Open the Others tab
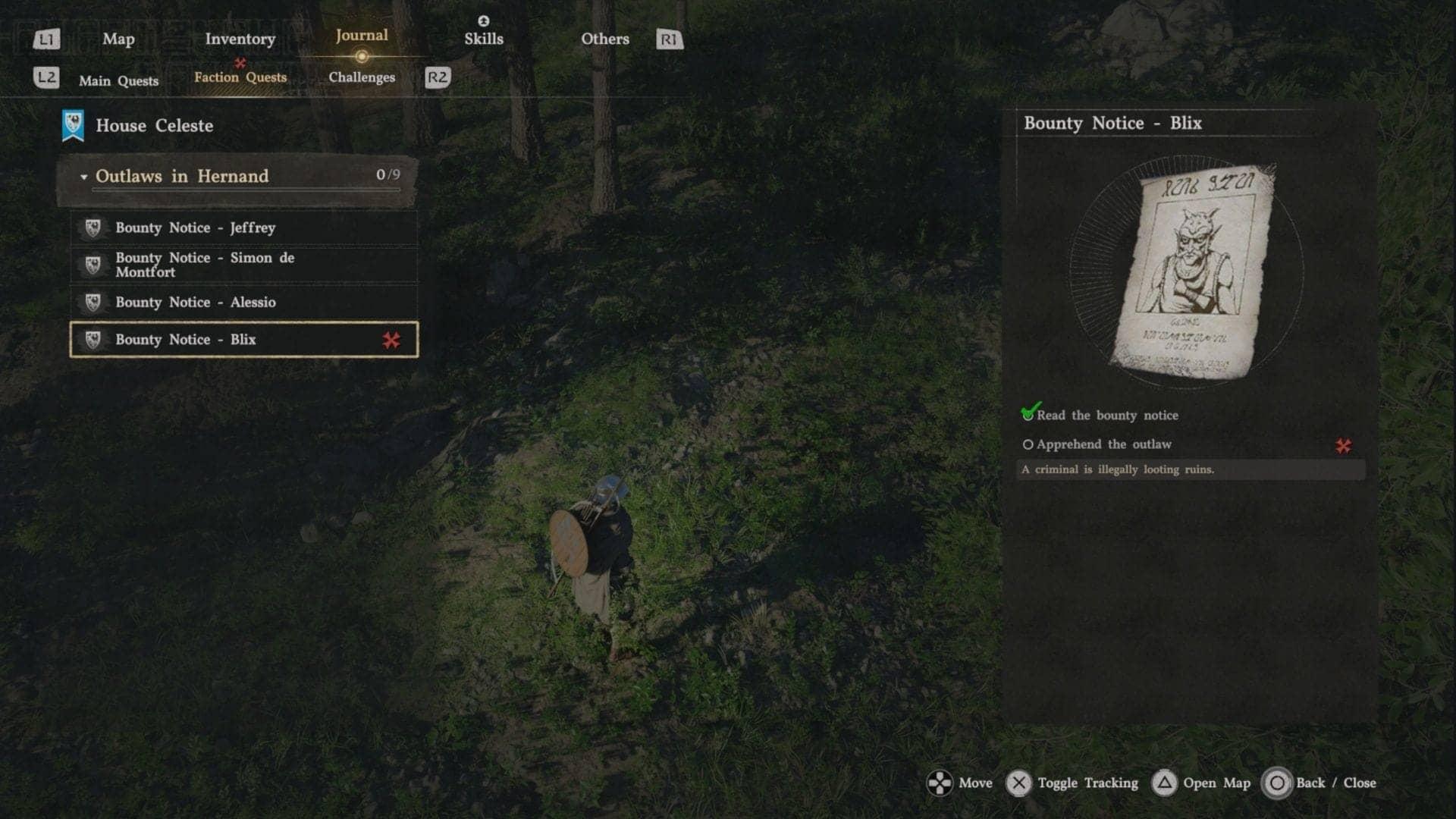This screenshot has height=819, width=1456. (604, 39)
